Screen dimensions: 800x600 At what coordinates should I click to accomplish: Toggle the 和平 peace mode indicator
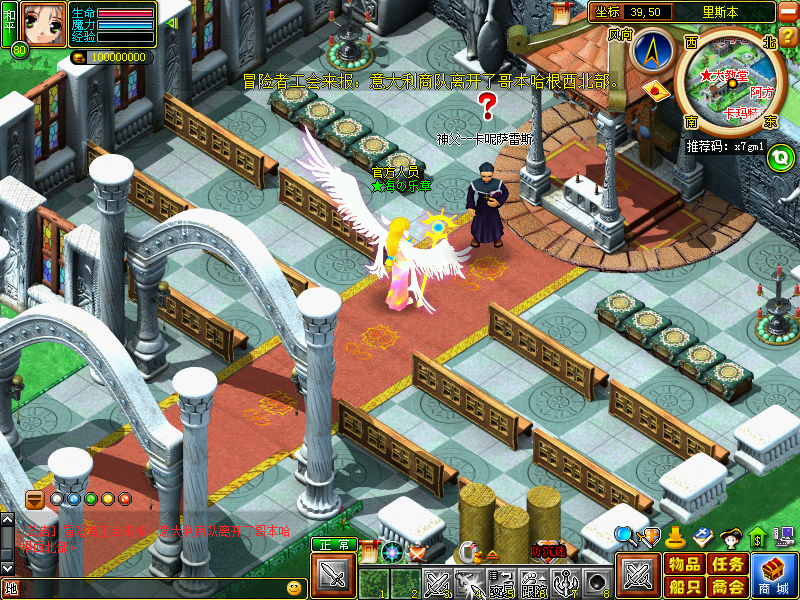10,22
